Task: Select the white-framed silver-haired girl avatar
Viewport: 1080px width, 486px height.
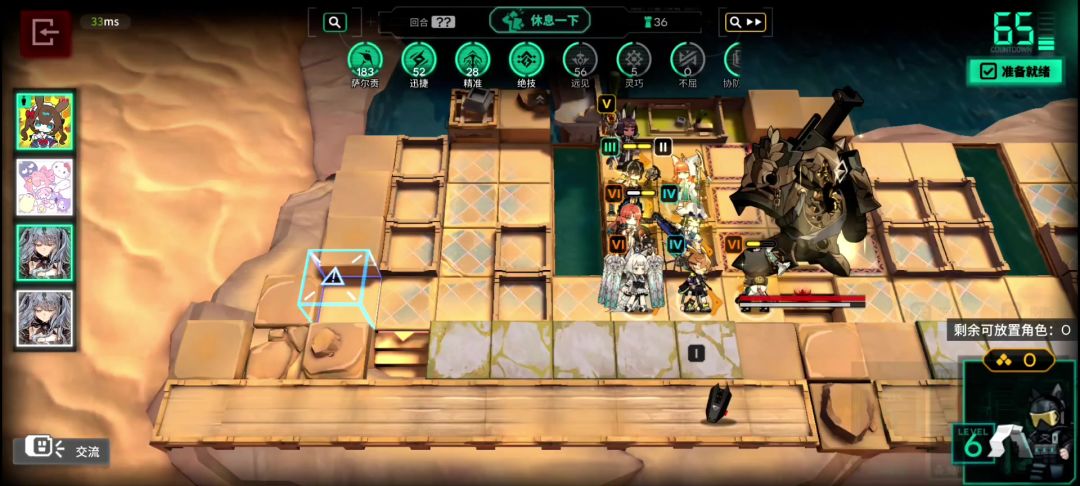Action: pyautogui.click(x=45, y=318)
